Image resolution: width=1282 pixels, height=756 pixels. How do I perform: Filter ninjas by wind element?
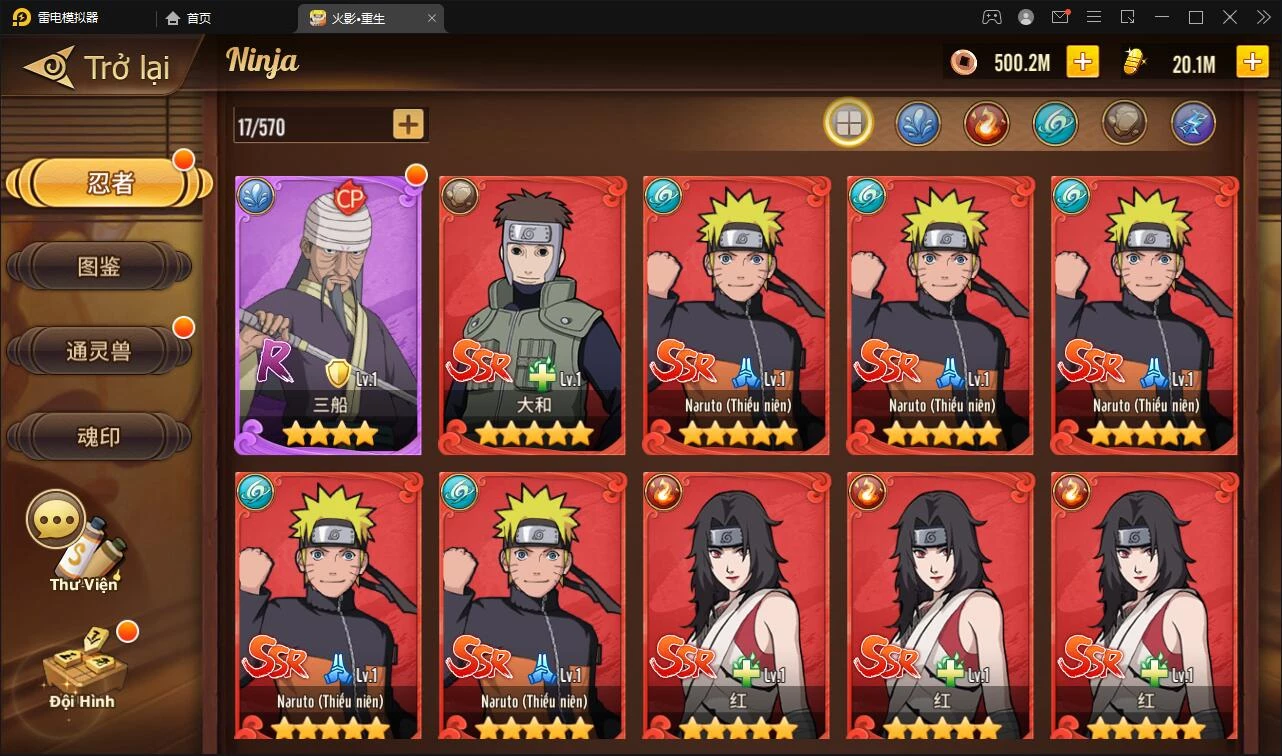1055,124
